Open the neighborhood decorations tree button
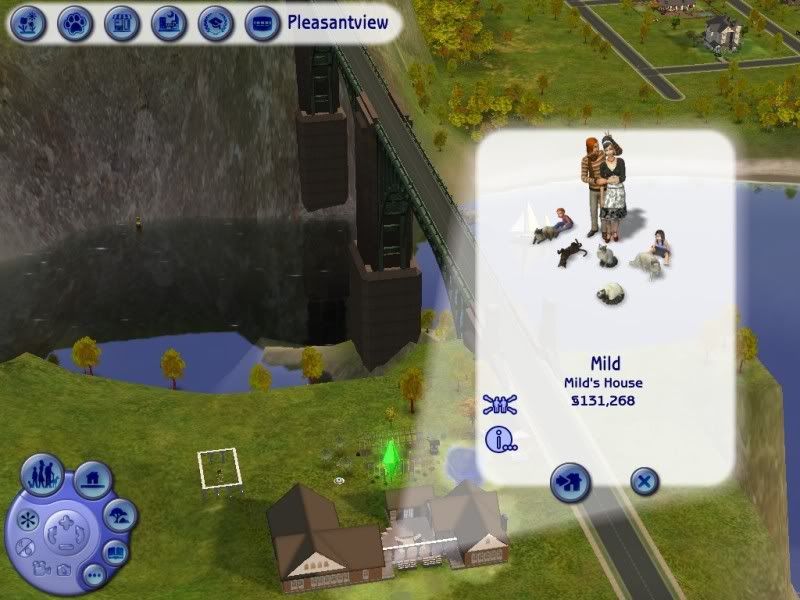 tap(120, 516)
